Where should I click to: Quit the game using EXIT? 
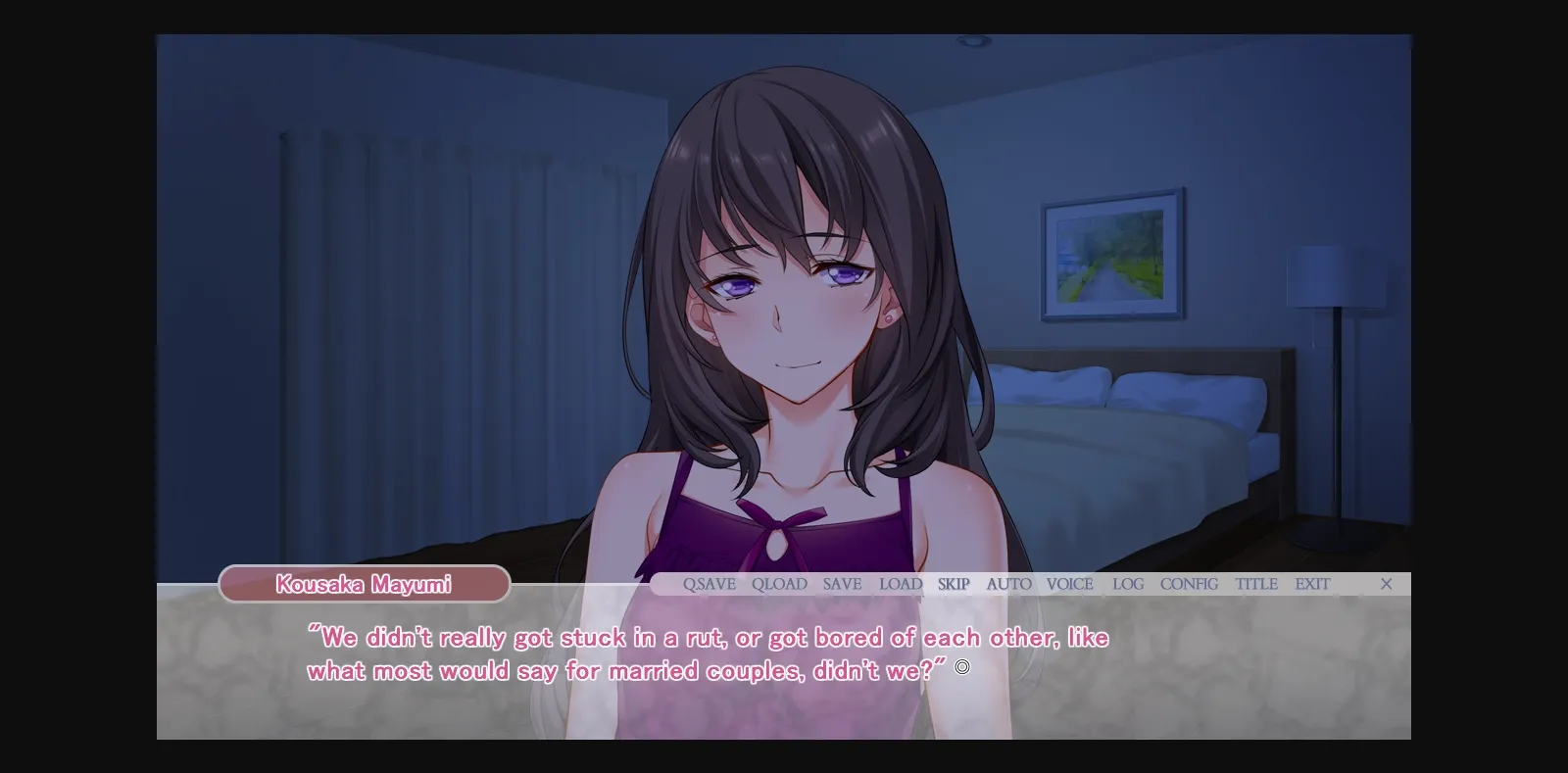pyautogui.click(x=1312, y=584)
